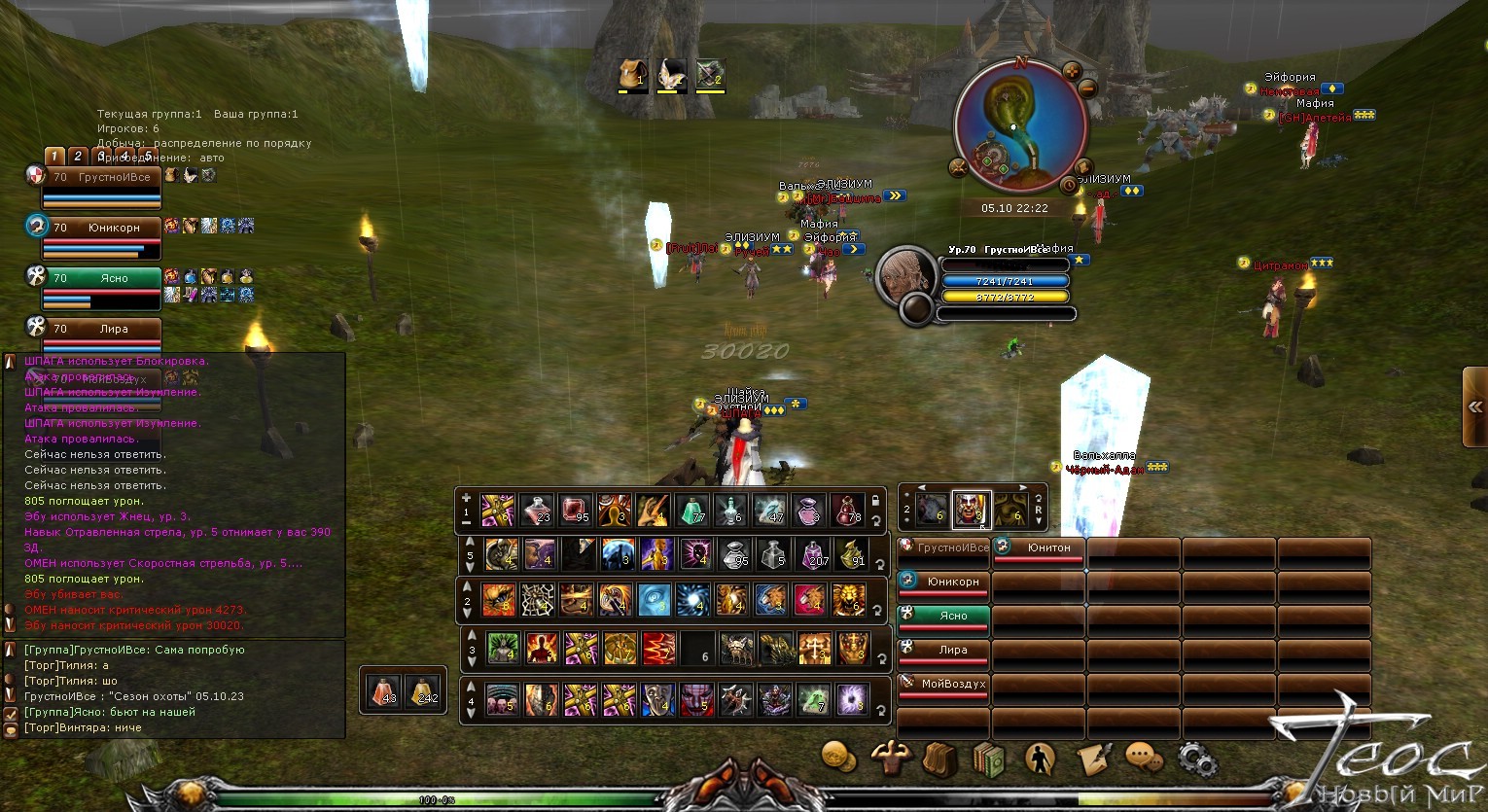
Task: Expand the side panel with double arrow
Action: (1475, 407)
